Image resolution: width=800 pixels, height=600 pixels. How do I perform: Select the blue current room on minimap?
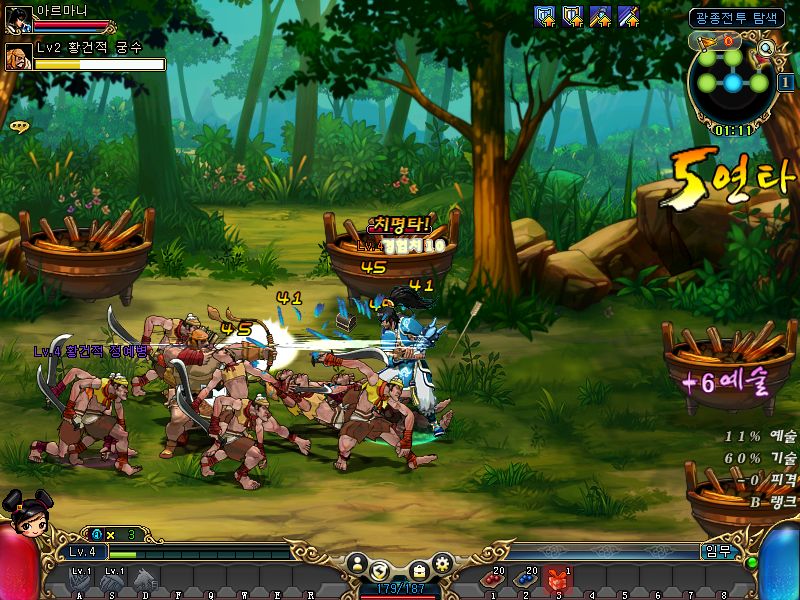(x=733, y=83)
